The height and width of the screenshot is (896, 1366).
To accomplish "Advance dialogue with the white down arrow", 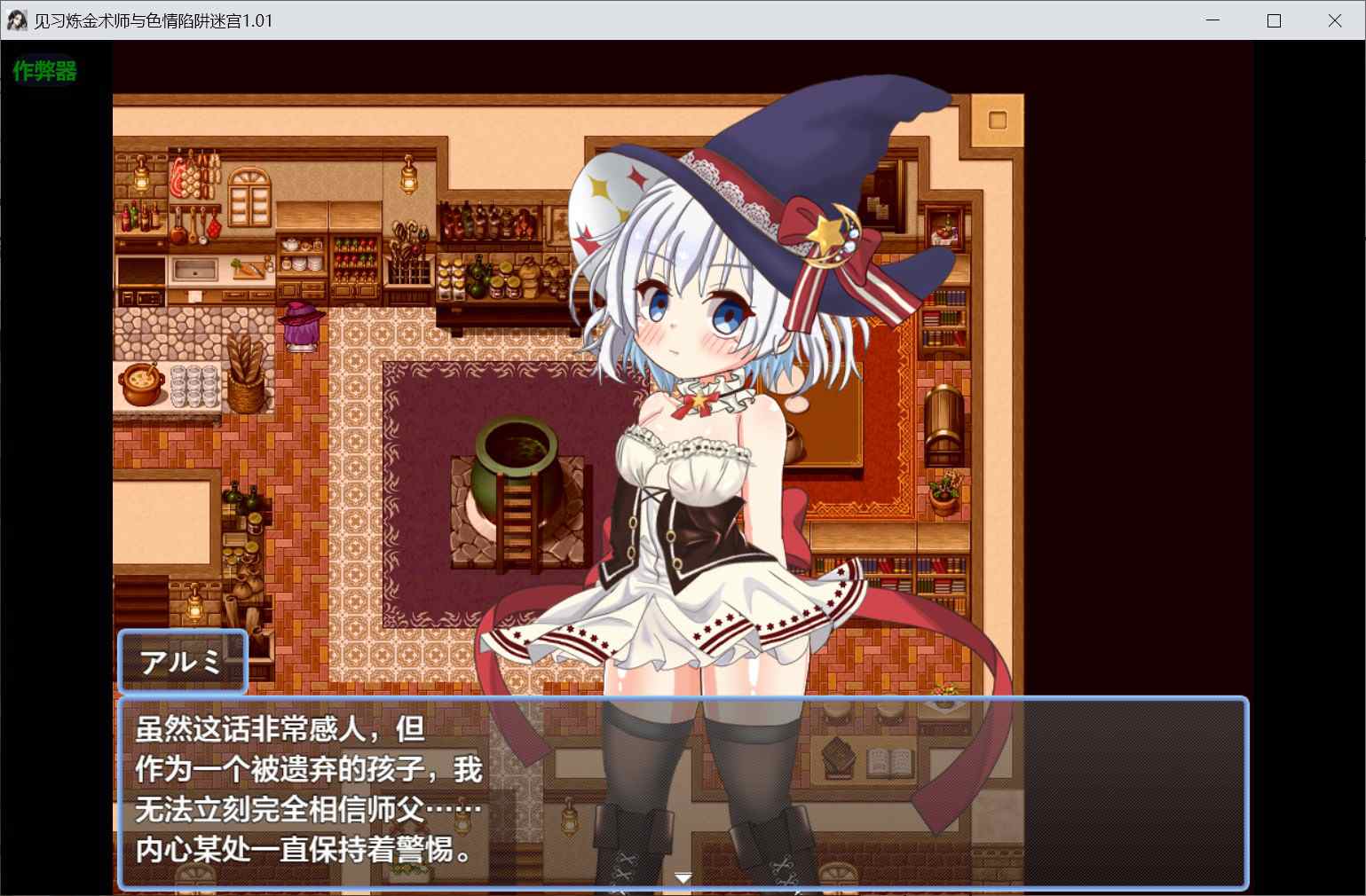I will pos(683,877).
